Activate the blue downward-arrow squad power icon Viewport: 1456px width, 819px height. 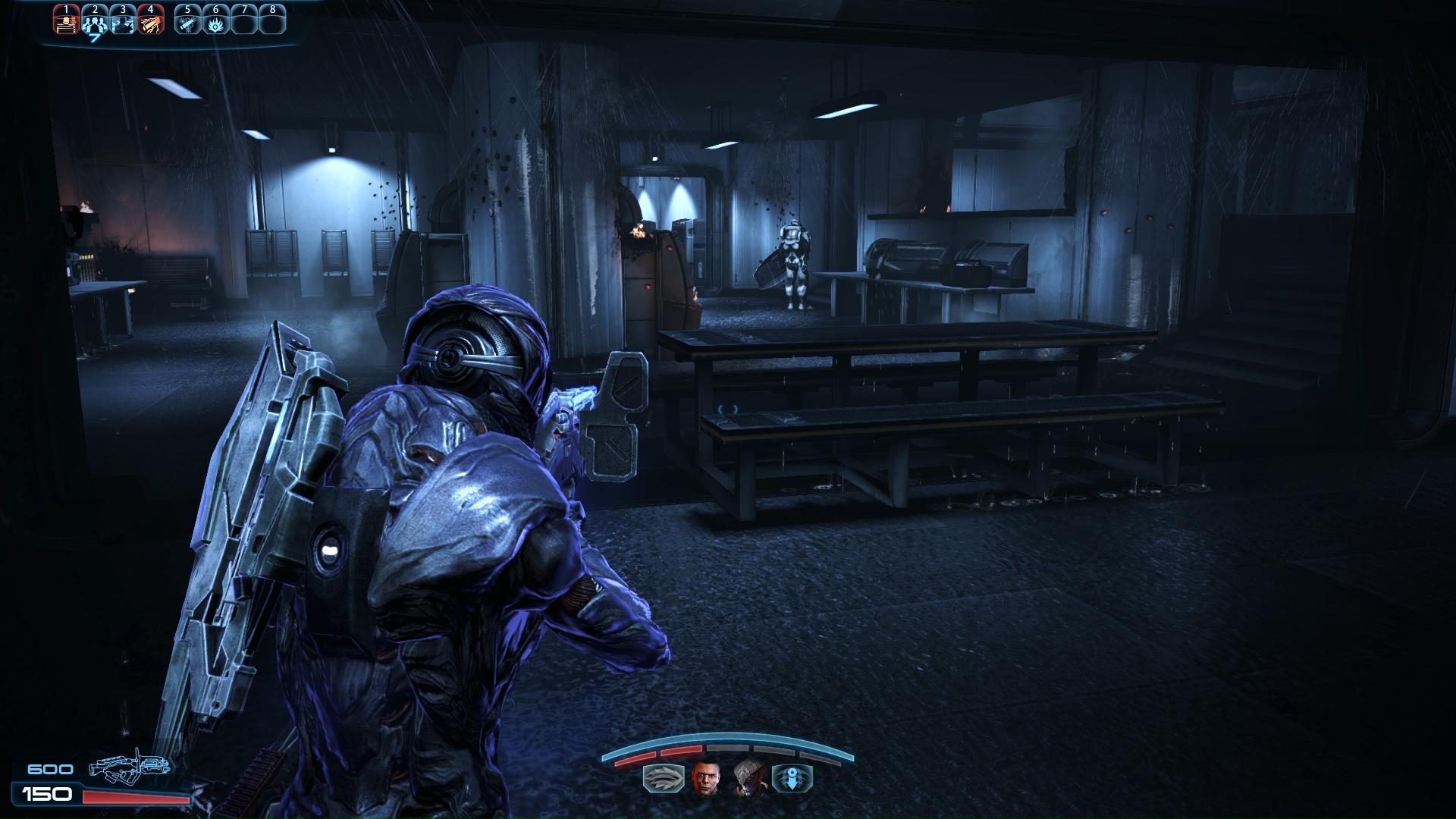point(792,779)
